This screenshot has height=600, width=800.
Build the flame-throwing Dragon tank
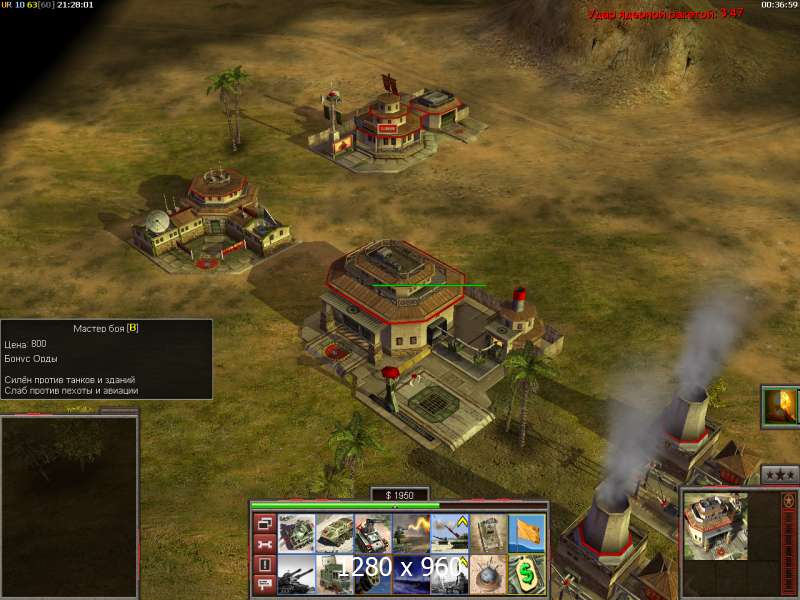(x=410, y=533)
